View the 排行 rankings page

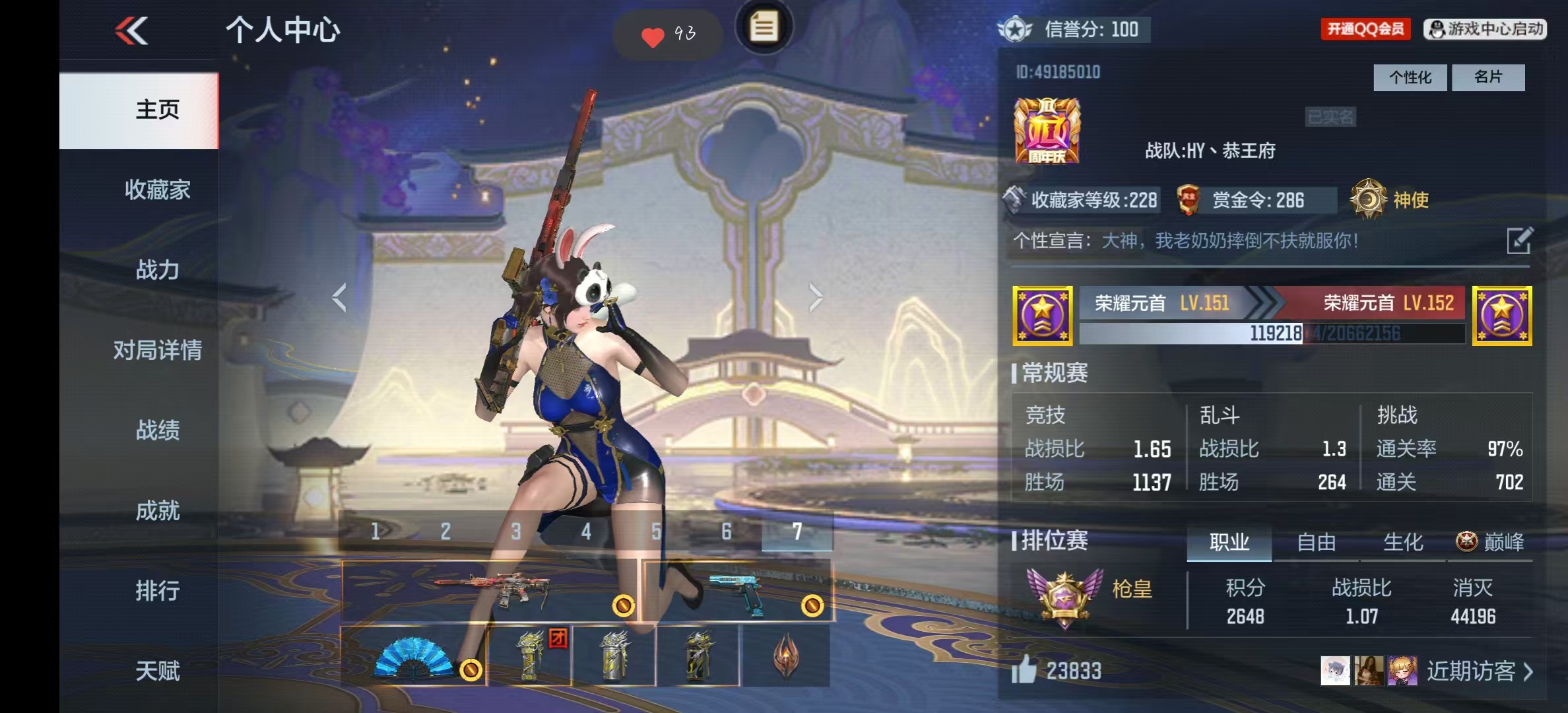(157, 590)
